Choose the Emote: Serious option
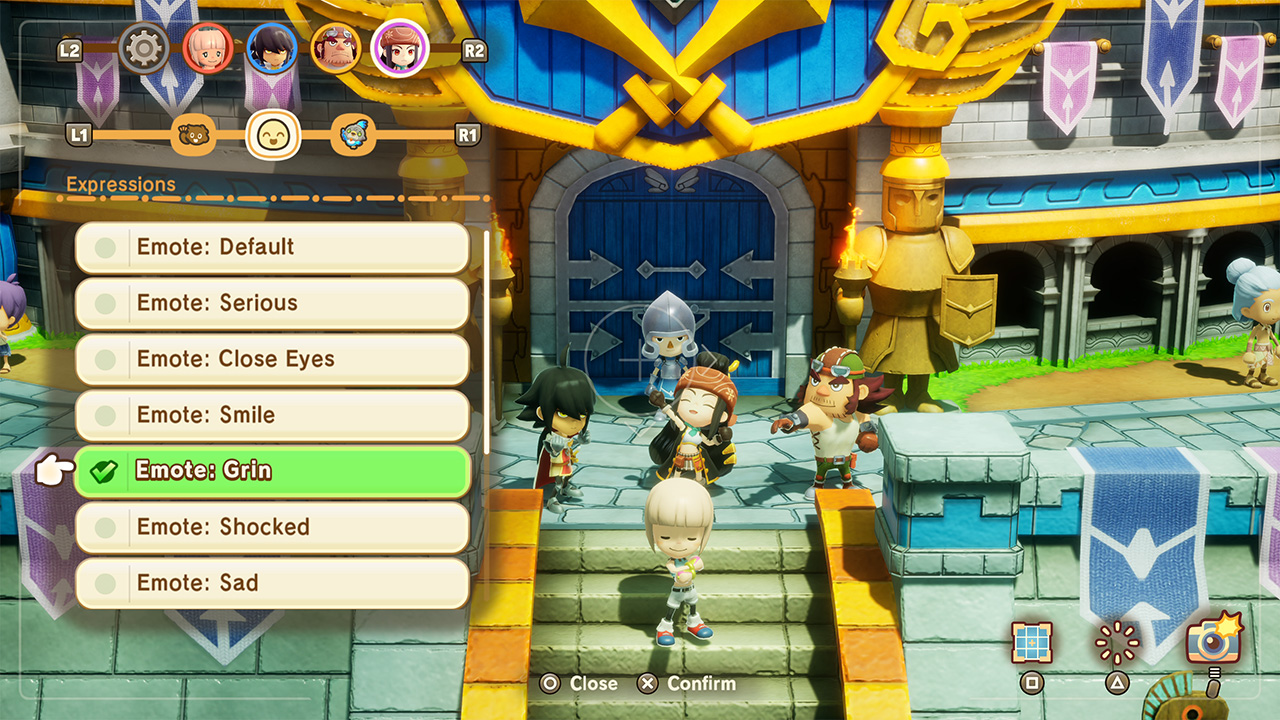1280x720 pixels. (x=272, y=303)
